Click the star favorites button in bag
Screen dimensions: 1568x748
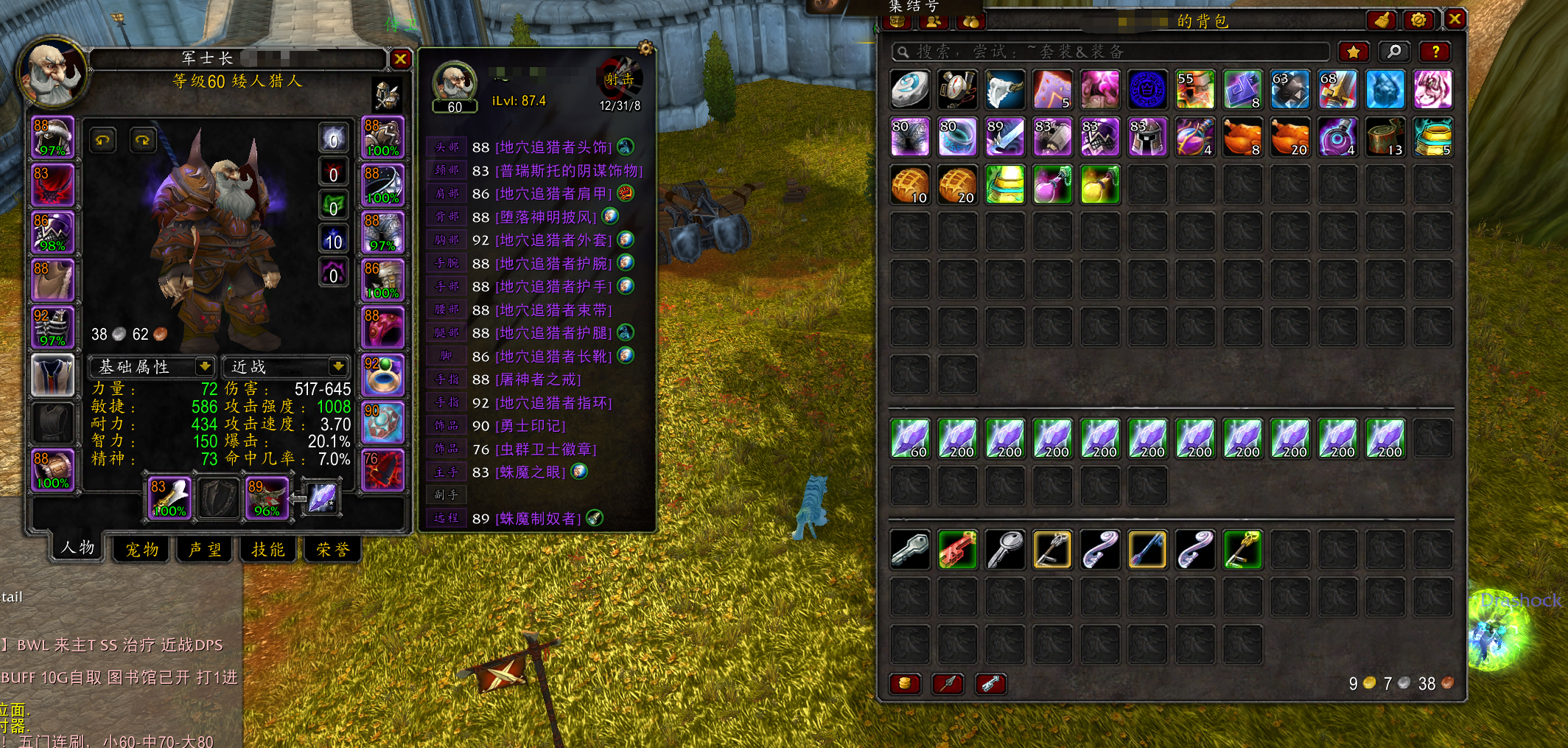tap(1353, 52)
